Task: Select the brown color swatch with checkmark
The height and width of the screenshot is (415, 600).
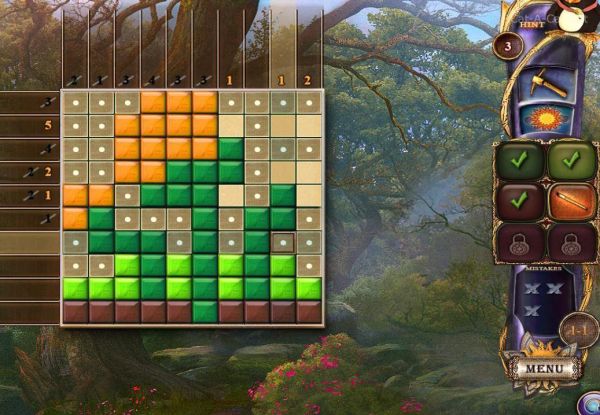Action: [520, 201]
